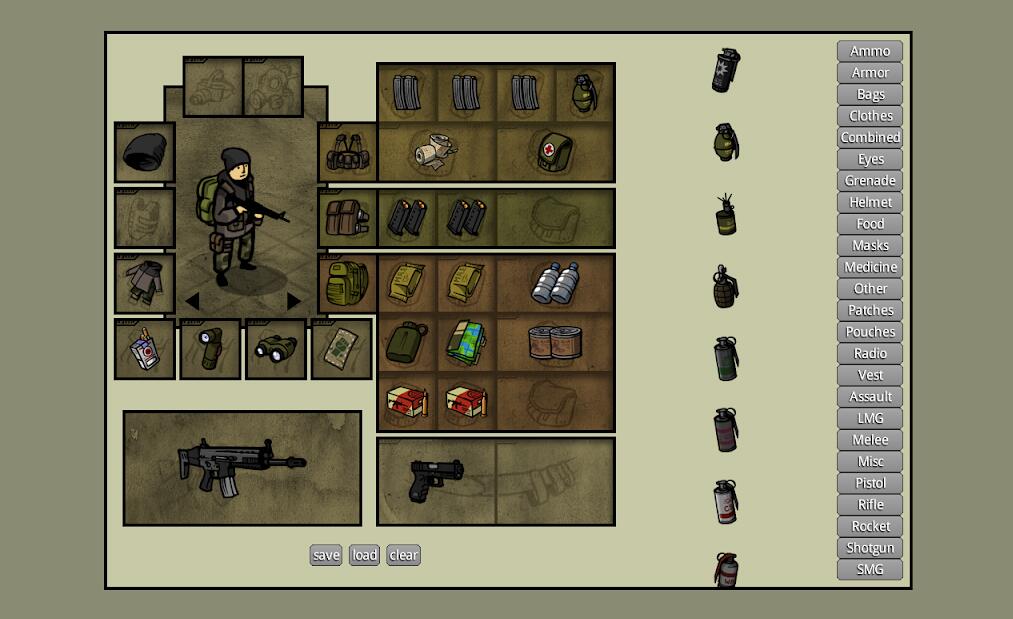Save the current loadout
Screen dimensions: 1013x619
point(326,555)
